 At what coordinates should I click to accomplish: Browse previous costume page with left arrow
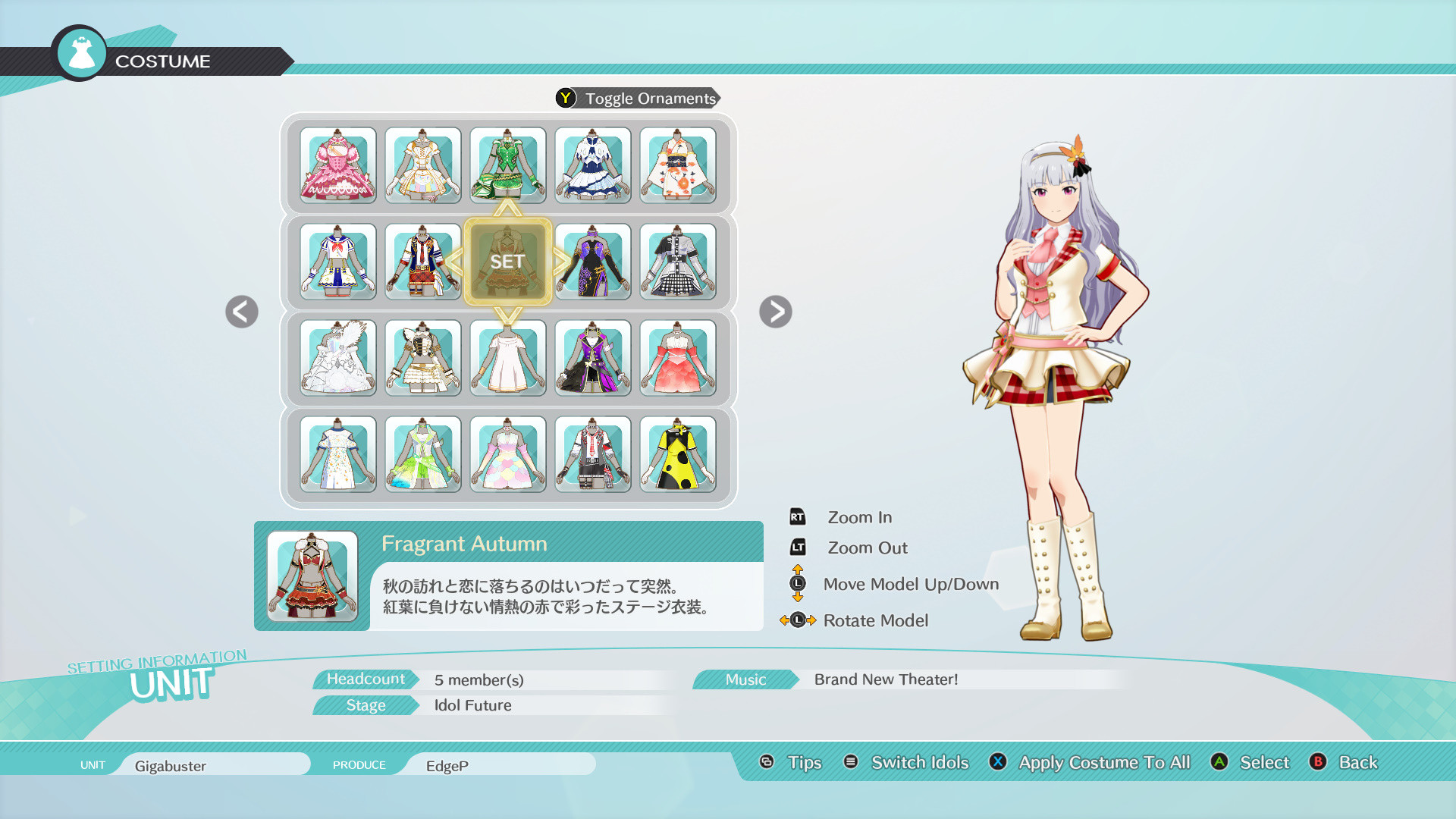[241, 312]
